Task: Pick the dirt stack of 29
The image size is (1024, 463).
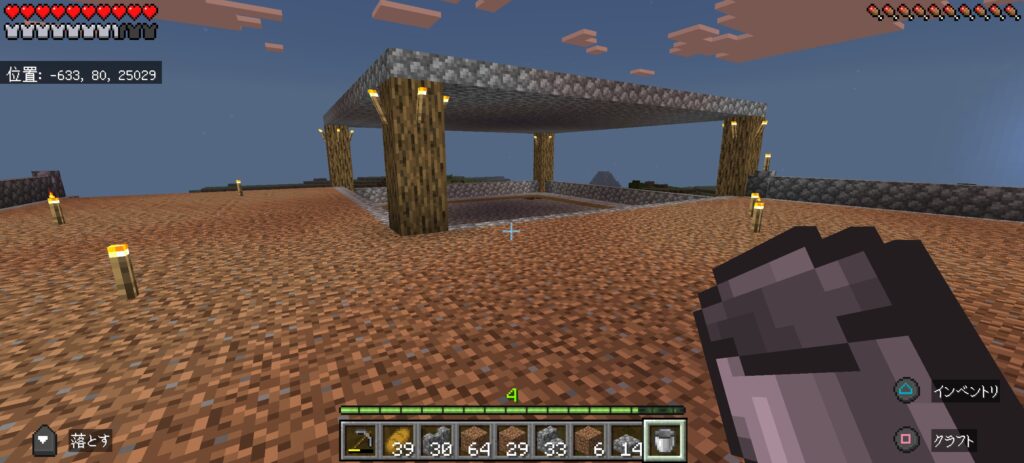Action: (x=512, y=440)
